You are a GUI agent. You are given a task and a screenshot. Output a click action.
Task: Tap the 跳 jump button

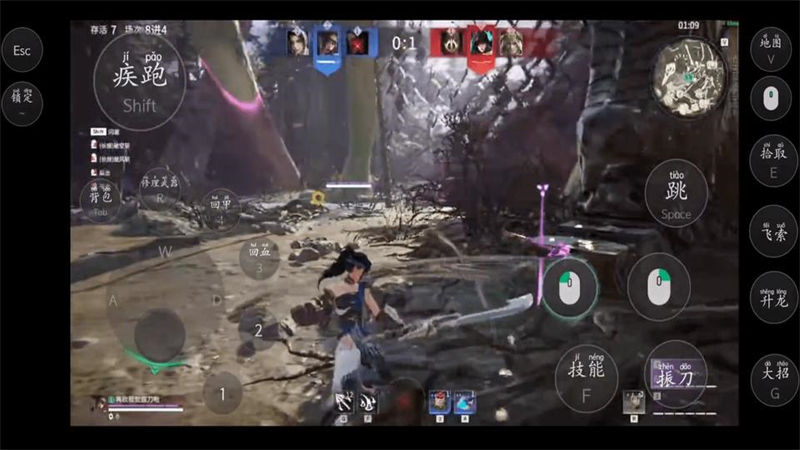(676, 194)
